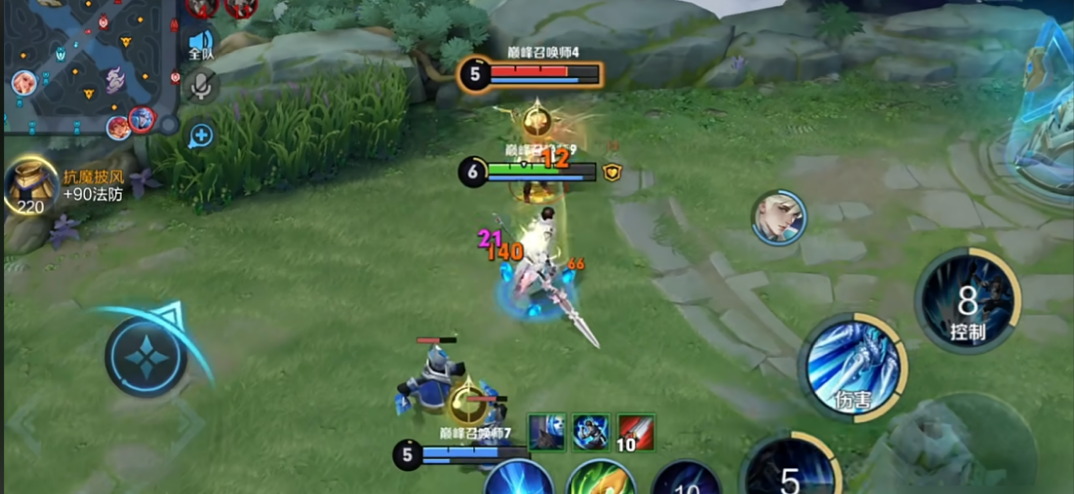The width and height of the screenshot is (1074, 494).
Task: Activate the 伤害 ice spikes skill
Action: 852,368
